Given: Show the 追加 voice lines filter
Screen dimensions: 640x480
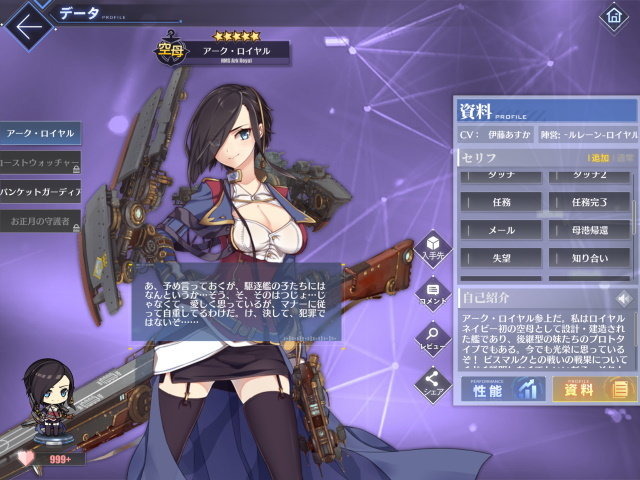Looking at the screenshot, I should [x=600, y=158].
